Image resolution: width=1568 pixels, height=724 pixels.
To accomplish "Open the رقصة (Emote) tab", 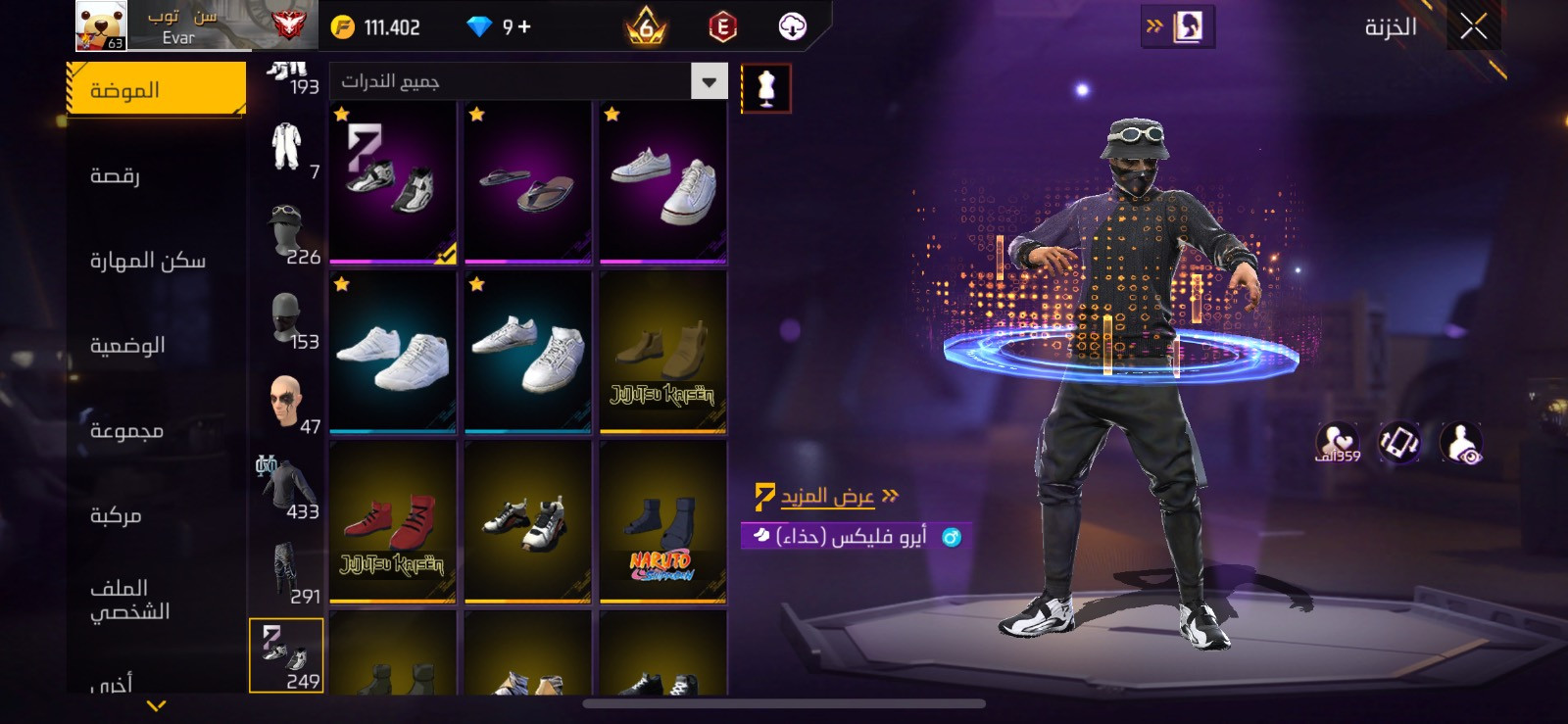I will click(x=115, y=175).
